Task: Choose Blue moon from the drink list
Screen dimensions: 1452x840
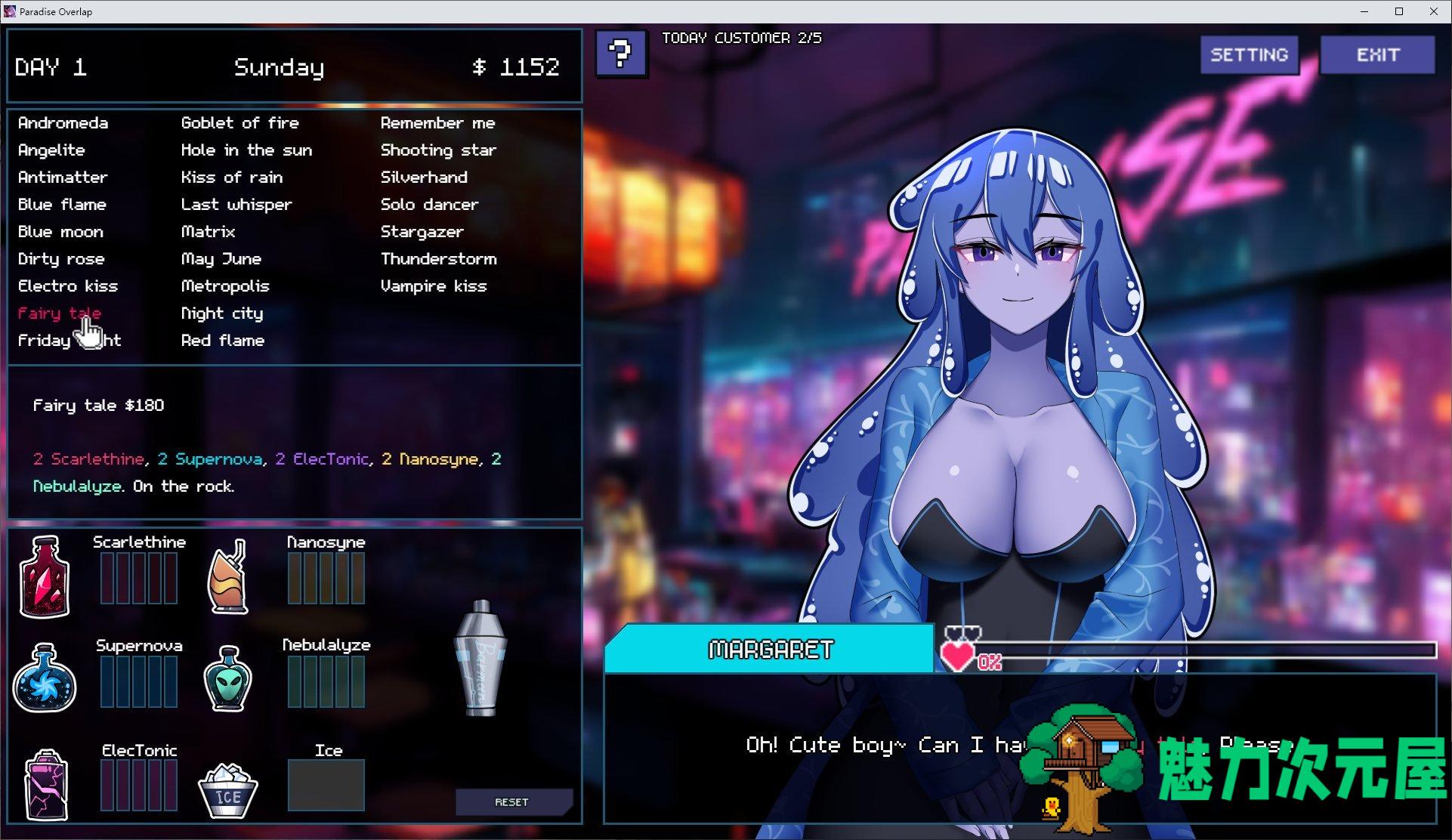Action: [x=60, y=232]
